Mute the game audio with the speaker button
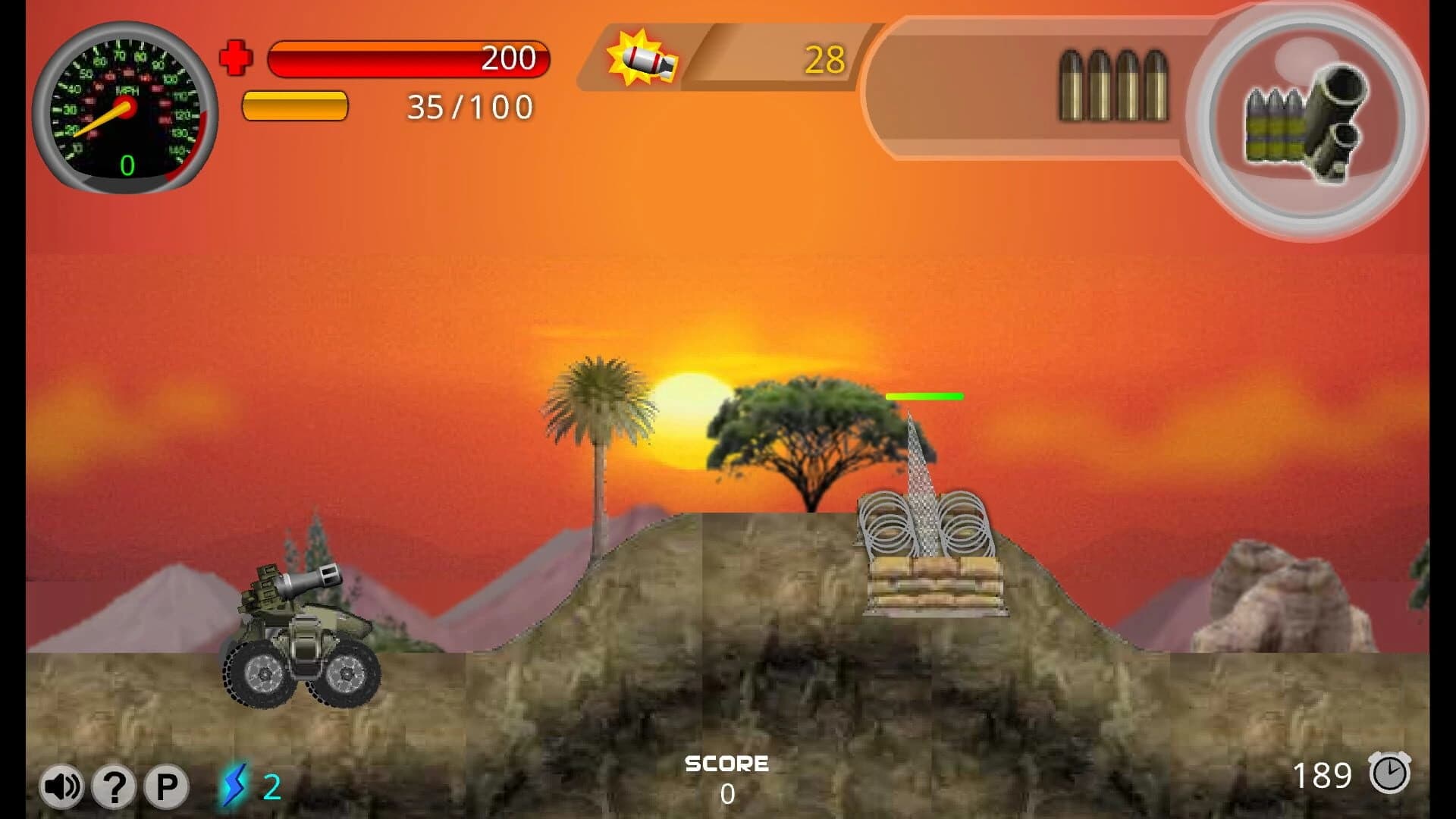Screen dimensions: 1456x819 (x=62, y=786)
